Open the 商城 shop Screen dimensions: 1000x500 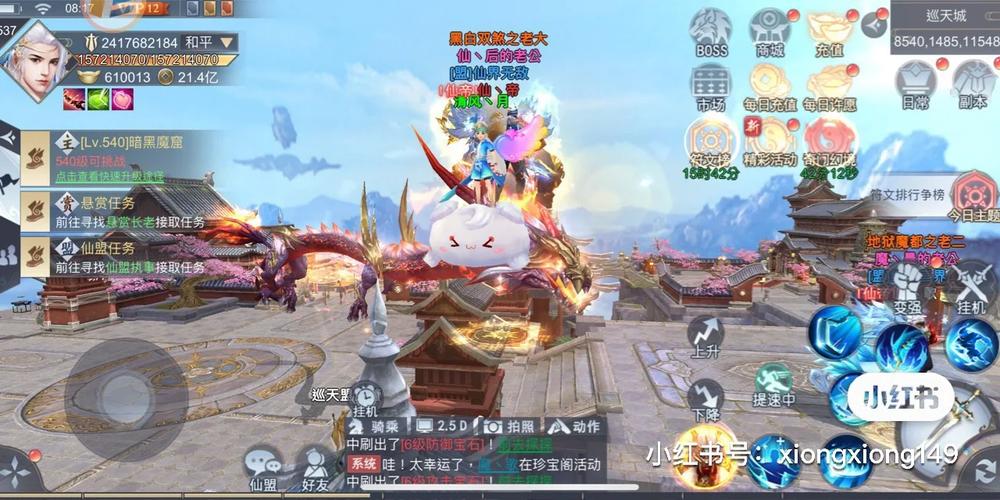(x=770, y=30)
